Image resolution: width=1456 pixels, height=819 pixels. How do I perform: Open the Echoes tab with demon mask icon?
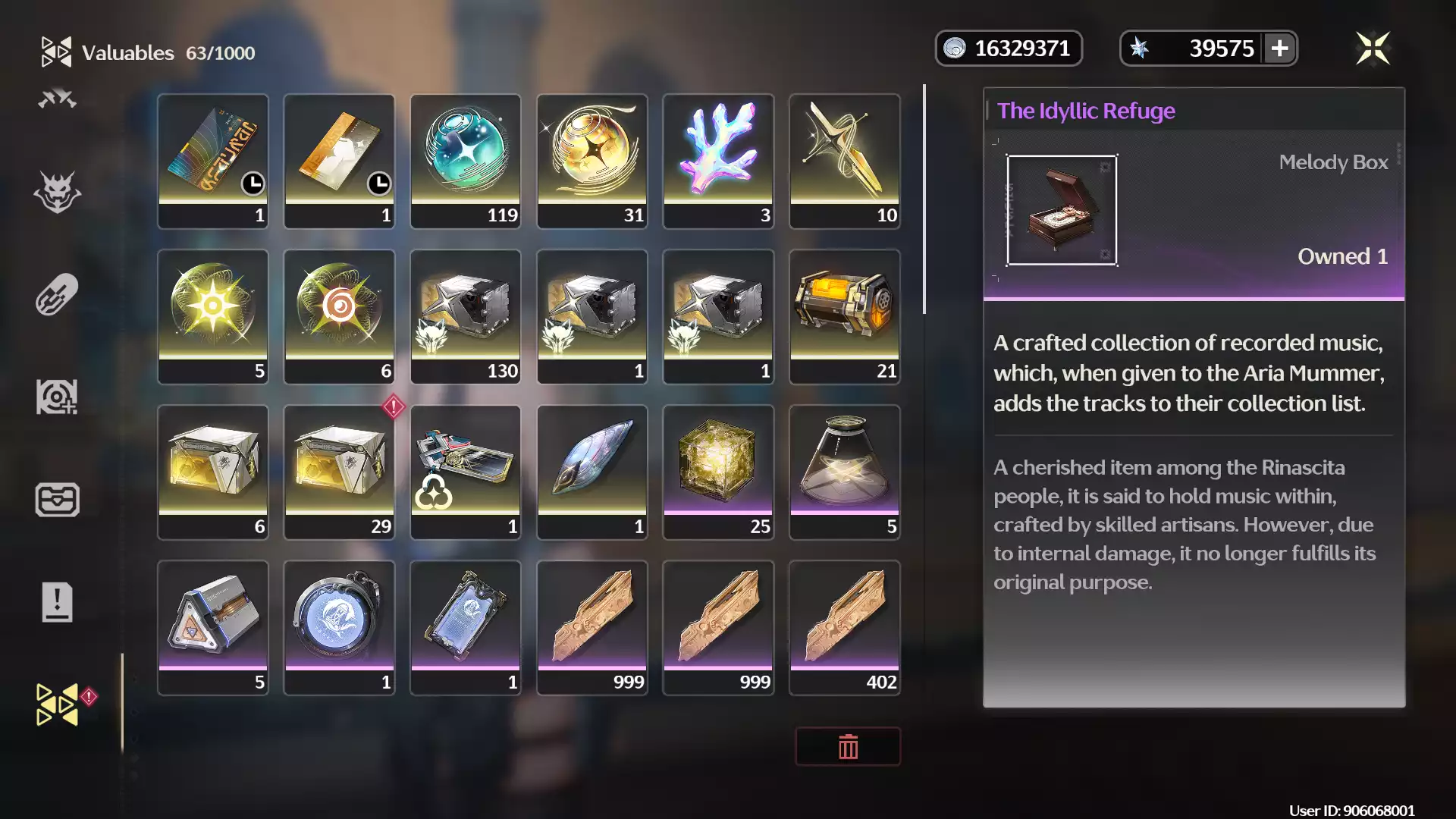tap(58, 192)
